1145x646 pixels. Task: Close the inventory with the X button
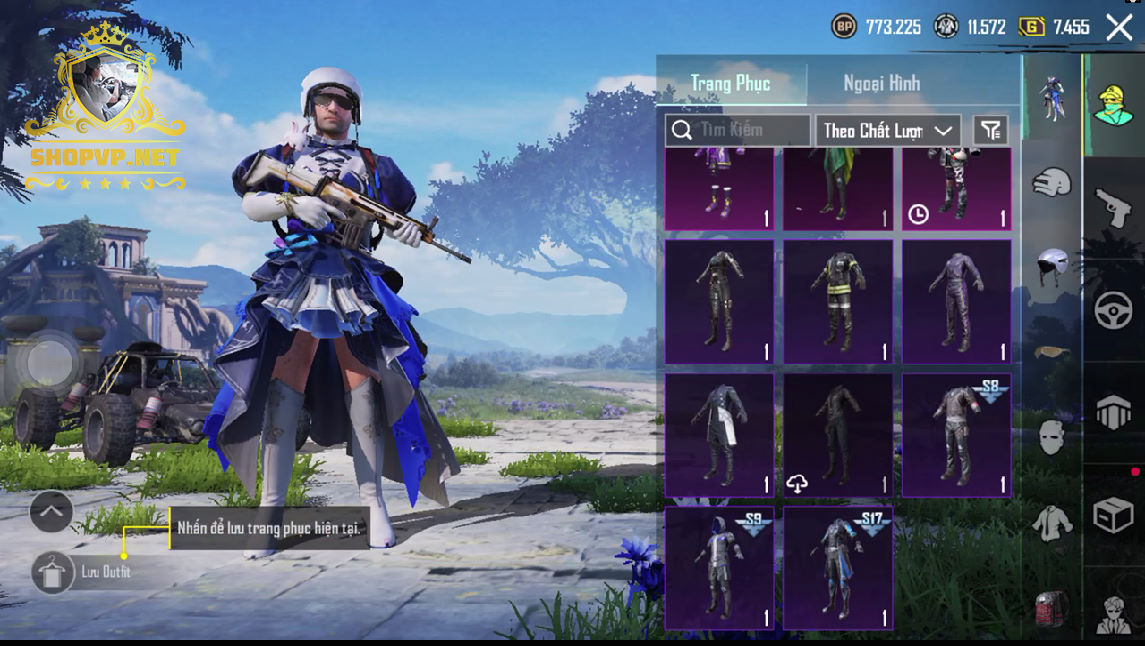1119,27
